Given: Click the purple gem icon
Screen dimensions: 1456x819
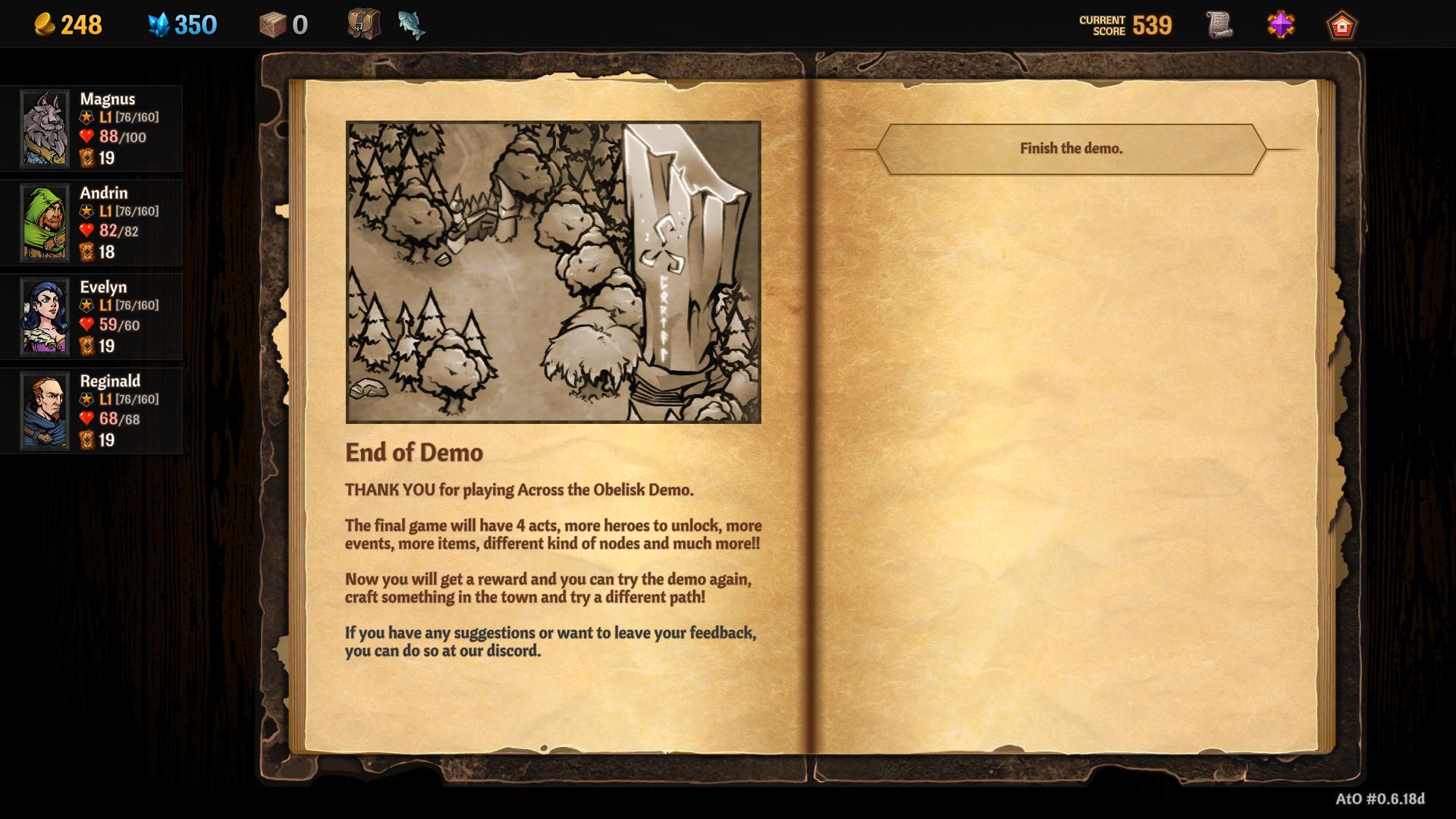Looking at the screenshot, I should (1281, 25).
